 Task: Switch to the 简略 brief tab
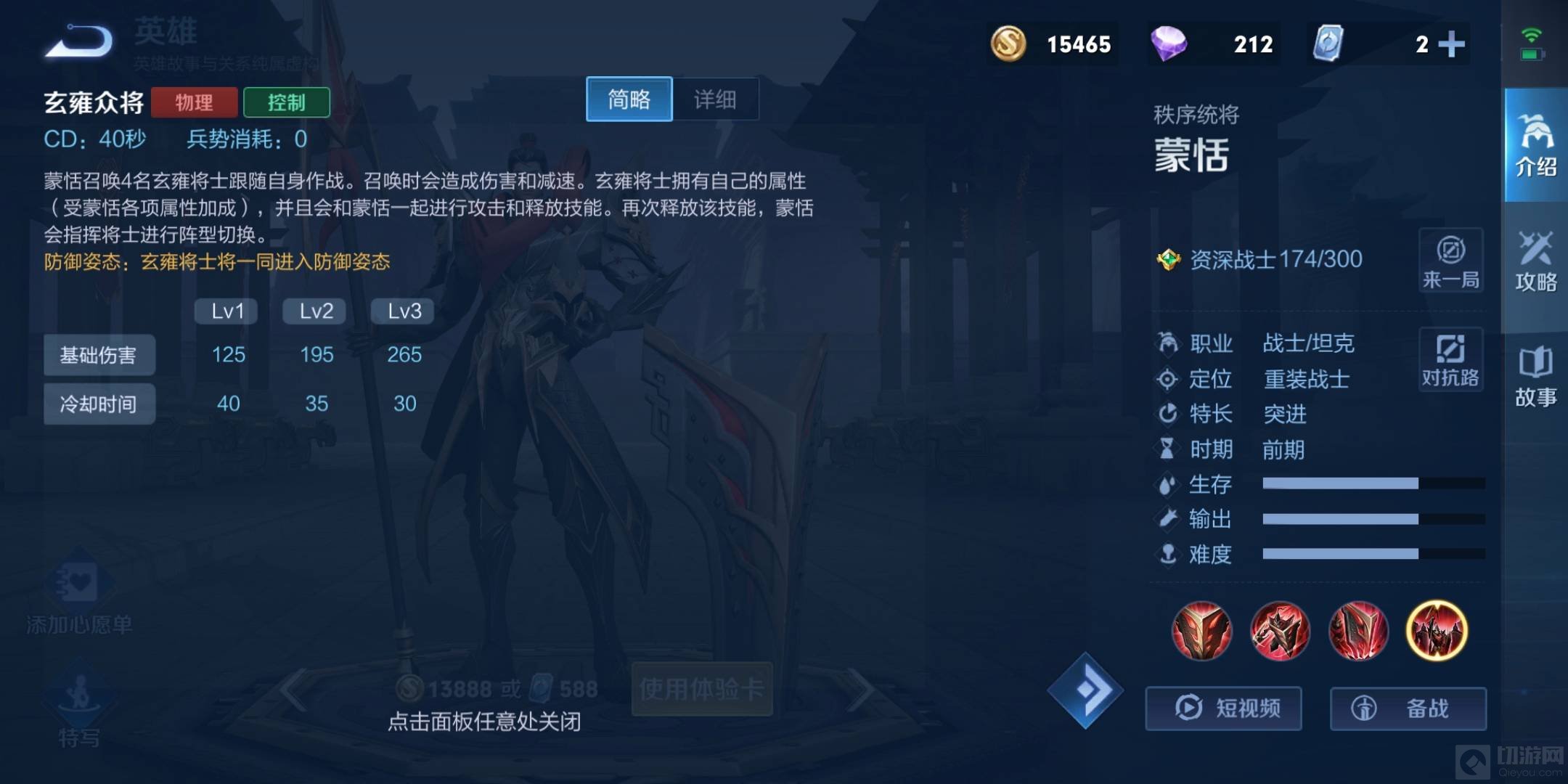(x=629, y=99)
